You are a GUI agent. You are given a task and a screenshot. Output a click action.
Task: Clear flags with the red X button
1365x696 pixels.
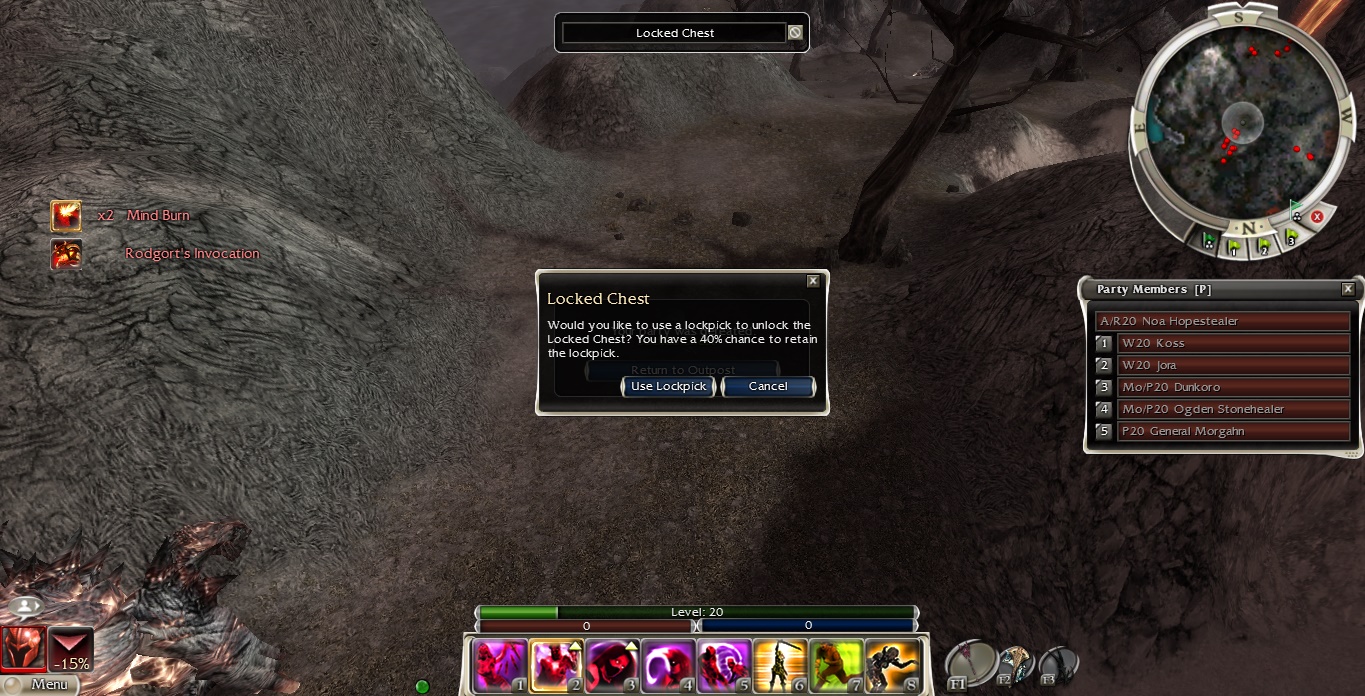point(1317,216)
